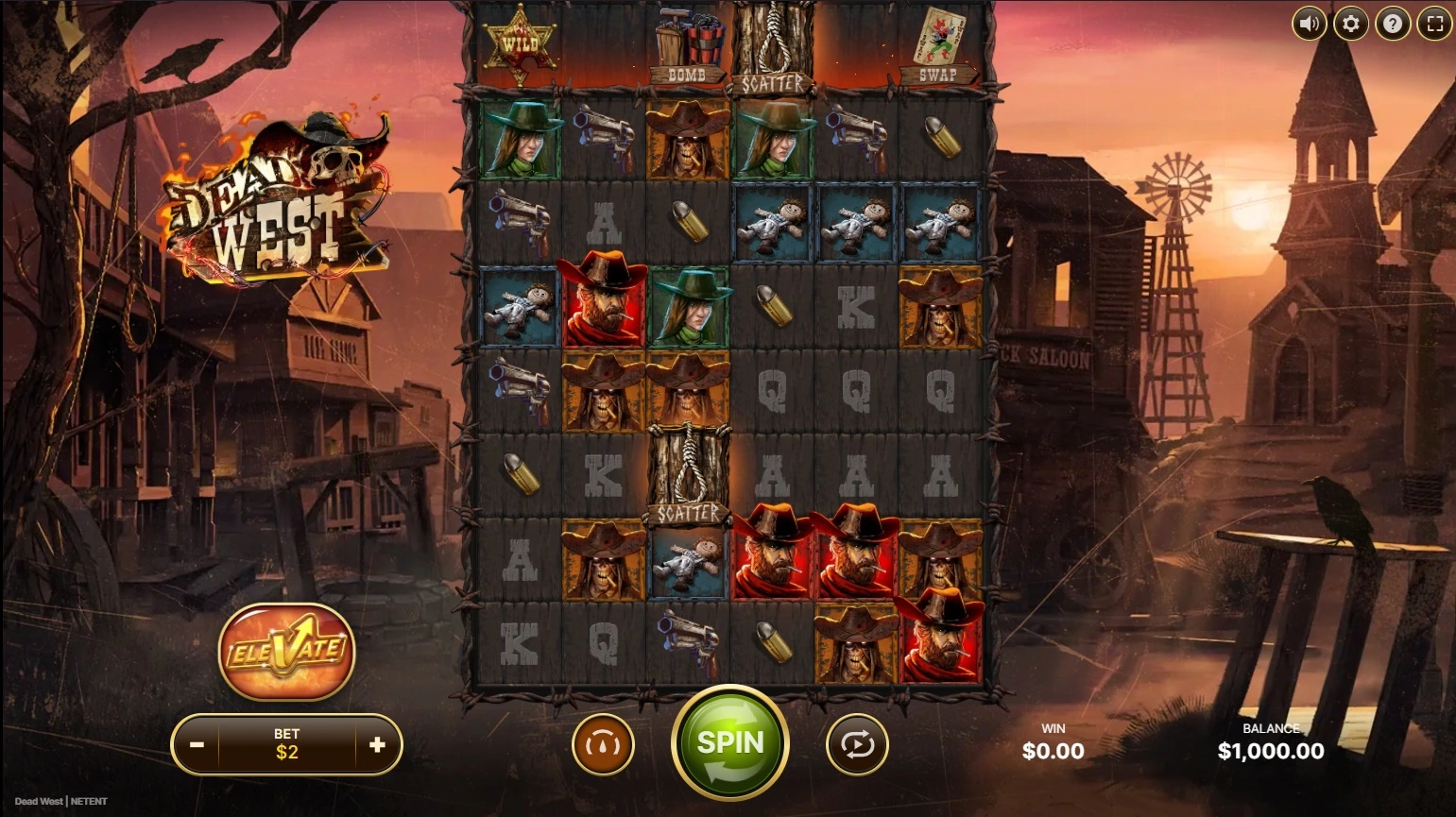Spin the reels with the green SPIN button
Screen dimensions: 1456x817
pyautogui.click(x=729, y=743)
